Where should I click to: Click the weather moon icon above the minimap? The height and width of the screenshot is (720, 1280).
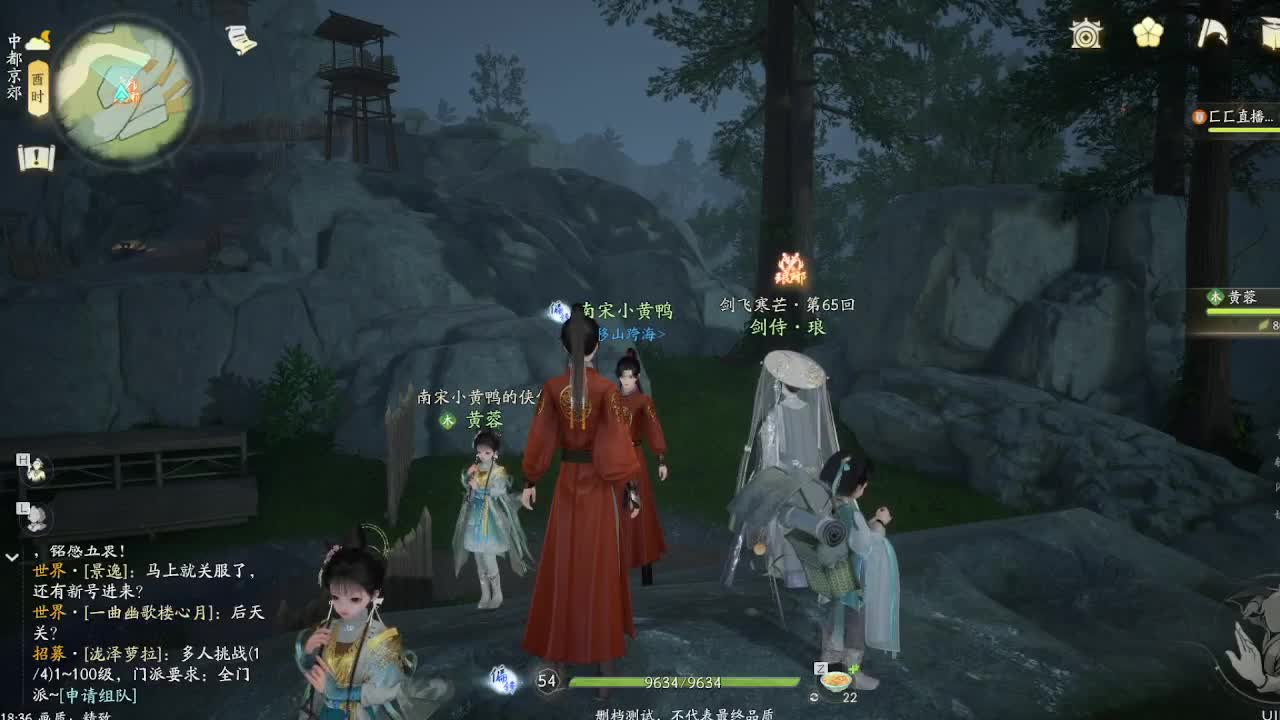pos(40,40)
